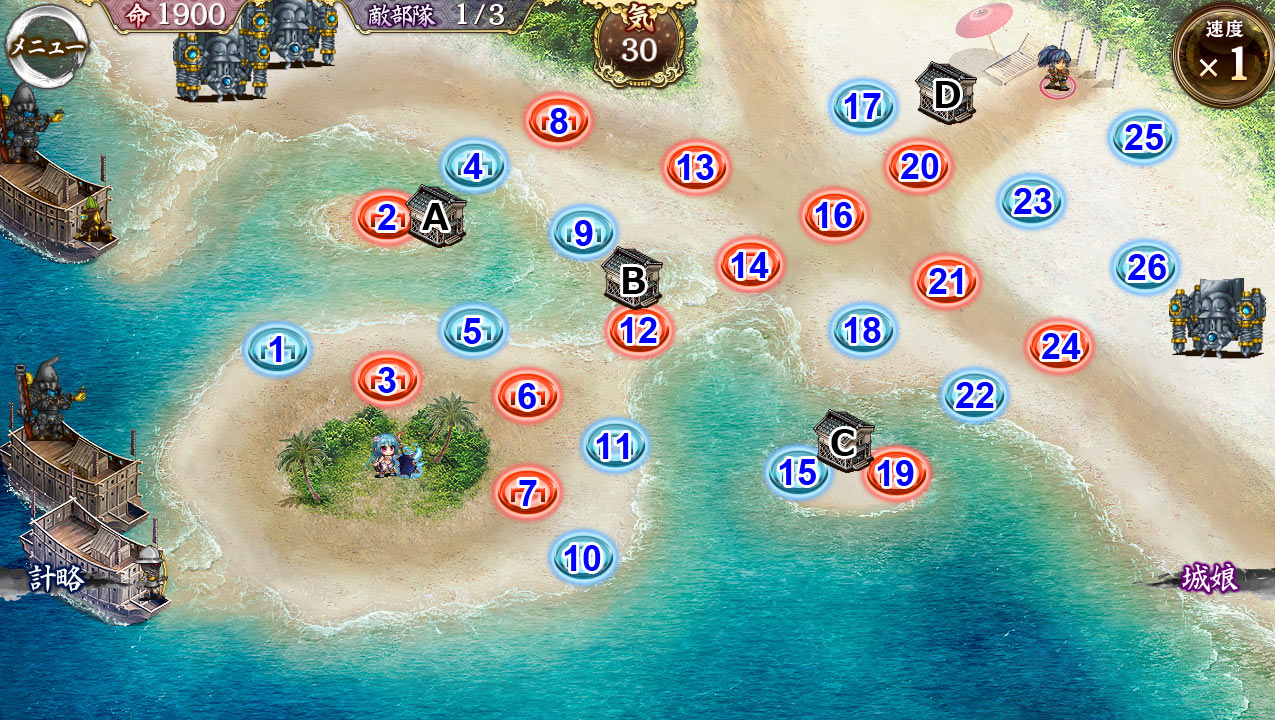Pick blue placement tile 4
Screen dimensions: 1275x720
(x=474, y=166)
